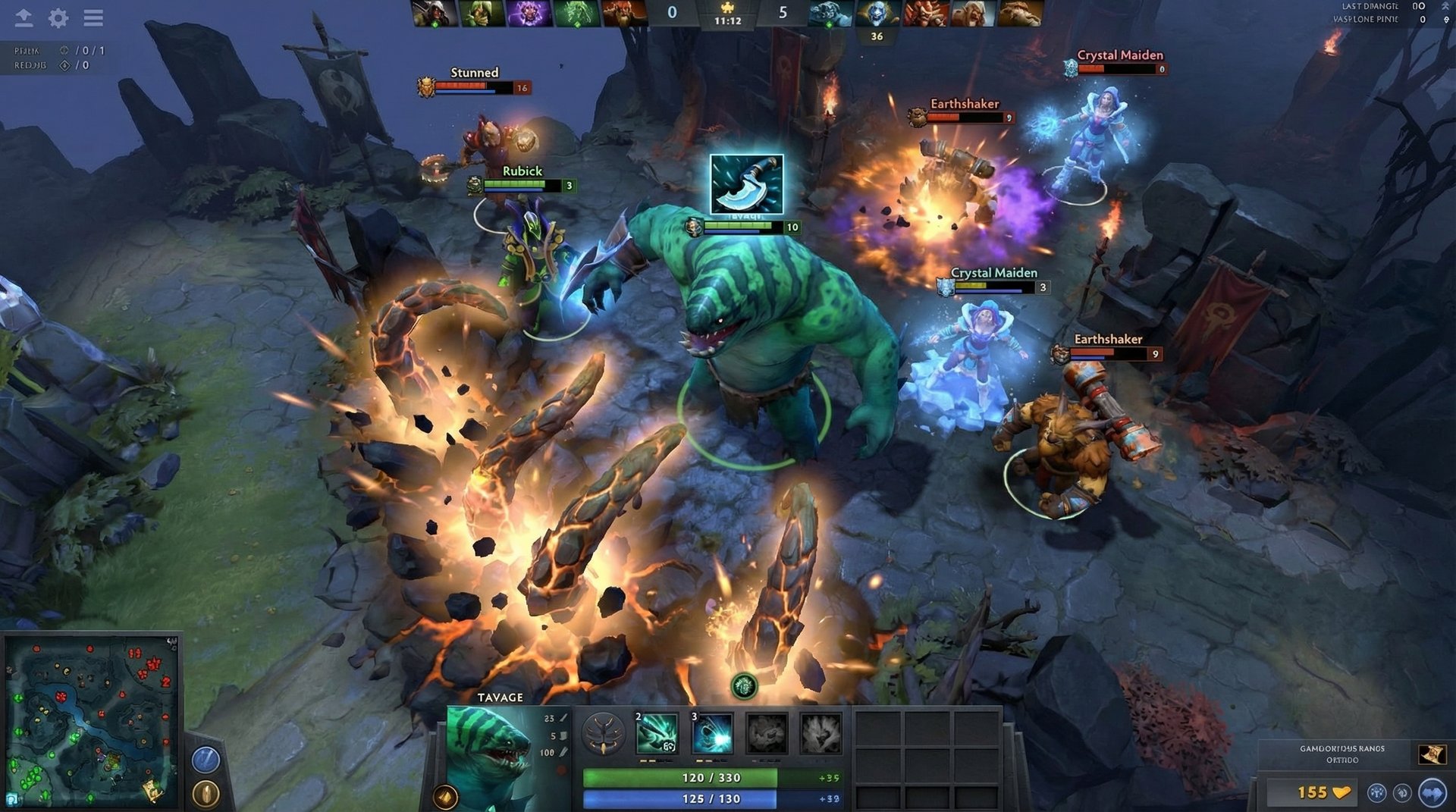Click the scan radar icon bottom right
This screenshot has height=812, width=1456.
tap(1401, 792)
